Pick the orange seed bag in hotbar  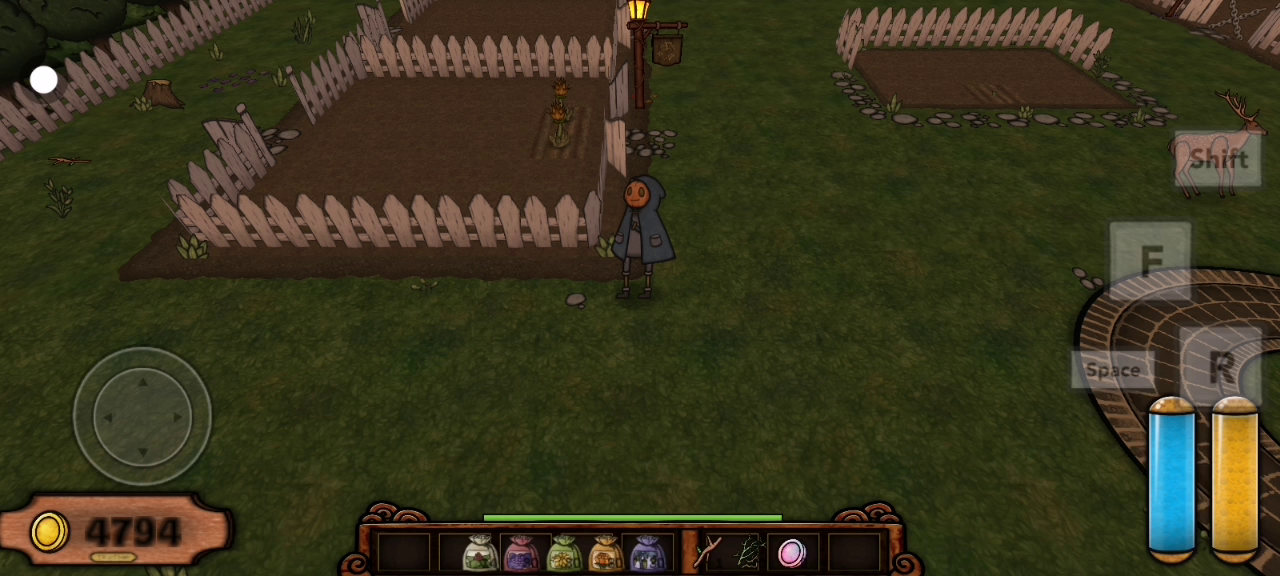tap(606, 552)
